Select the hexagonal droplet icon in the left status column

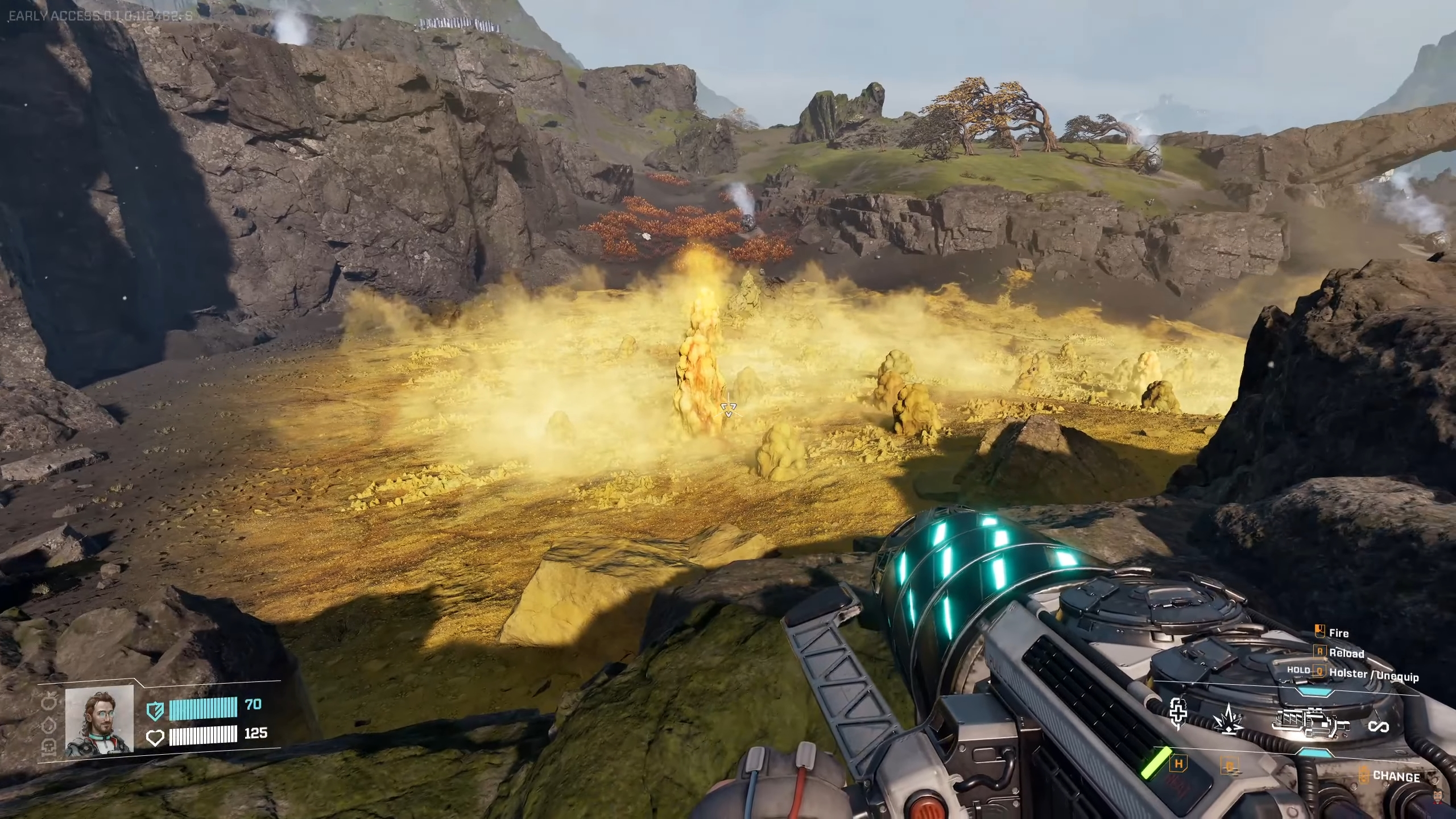(x=48, y=726)
